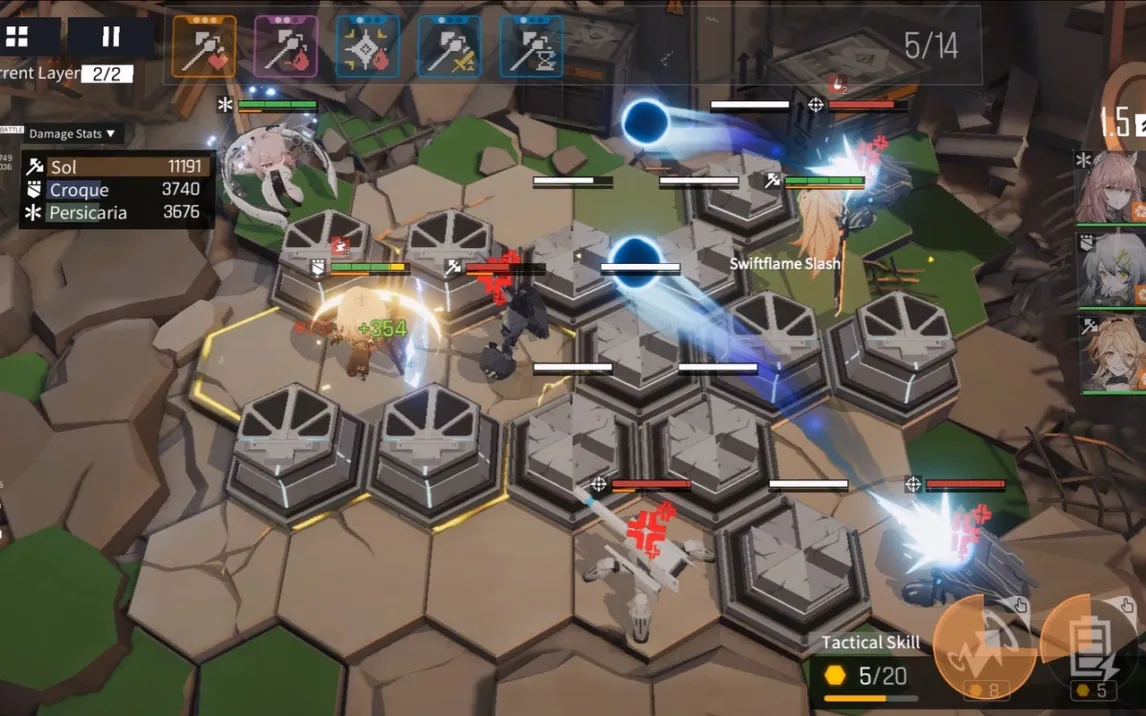The width and height of the screenshot is (1146, 716).
Task: Collapse the Damage Stats dropdown
Action: [70, 134]
